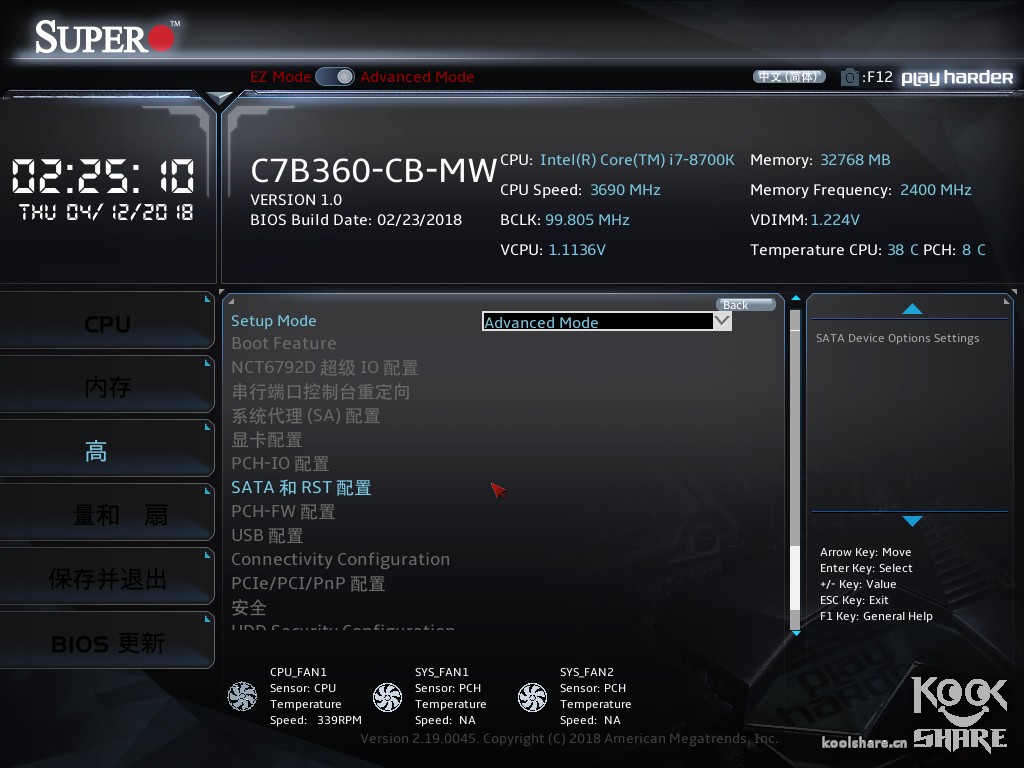This screenshot has width=1024, height=768.
Task: Toggle the EZ Mode / Advanced Mode switch
Action: (x=335, y=77)
